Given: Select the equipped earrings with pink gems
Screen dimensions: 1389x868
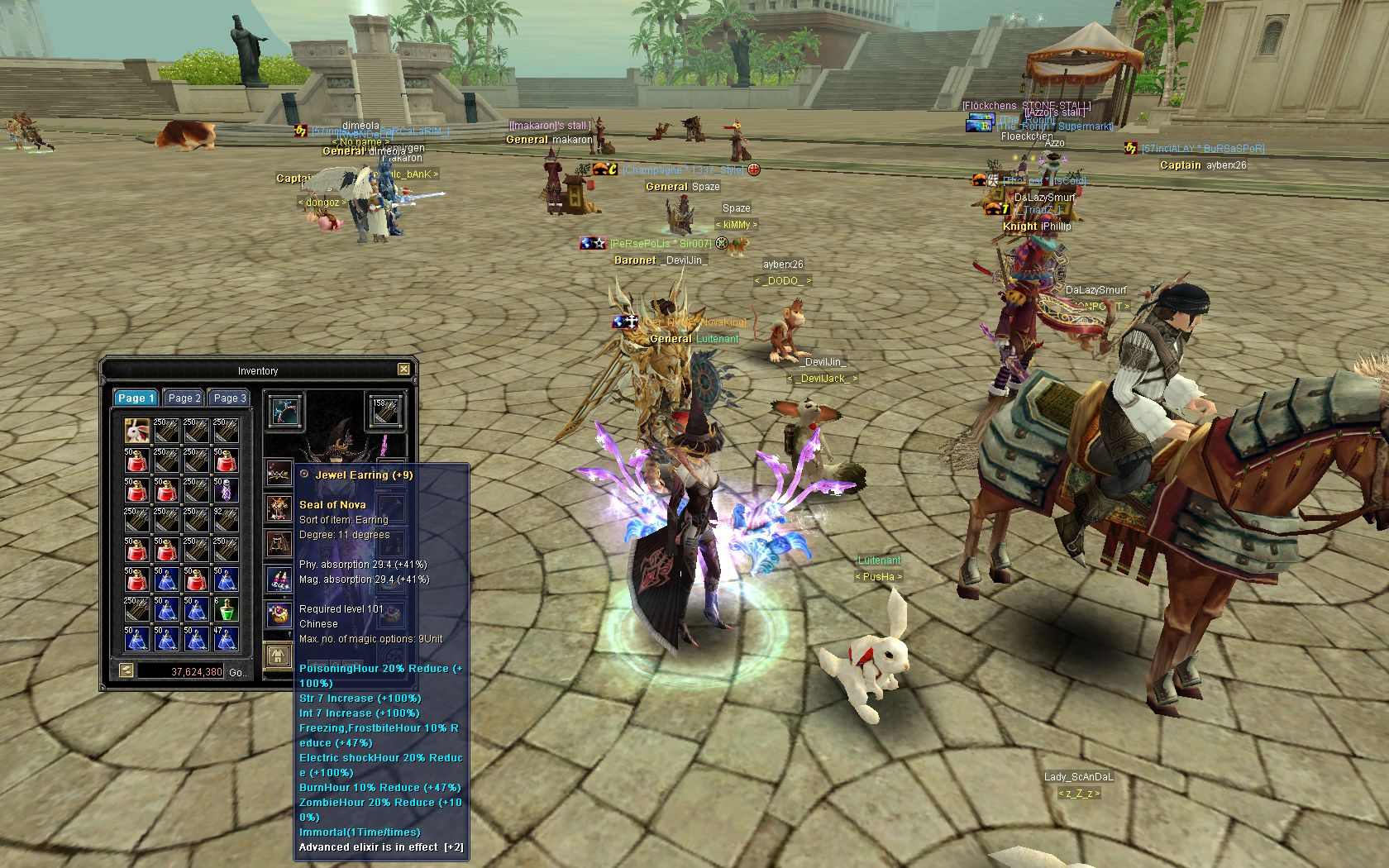Looking at the screenshot, I should pos(279,579).
